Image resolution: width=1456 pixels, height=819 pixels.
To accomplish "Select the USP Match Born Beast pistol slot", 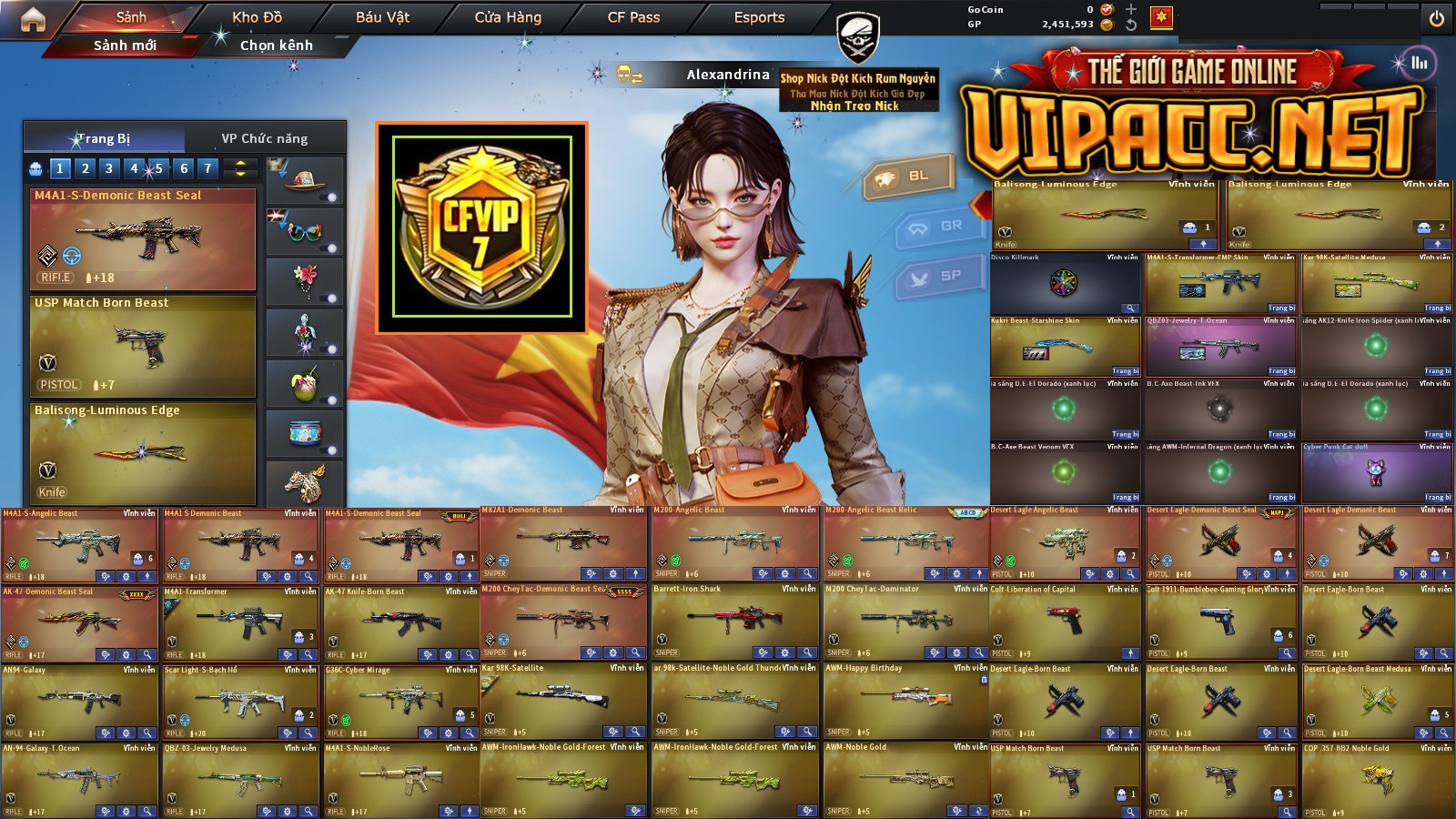I will coord(143,347).
